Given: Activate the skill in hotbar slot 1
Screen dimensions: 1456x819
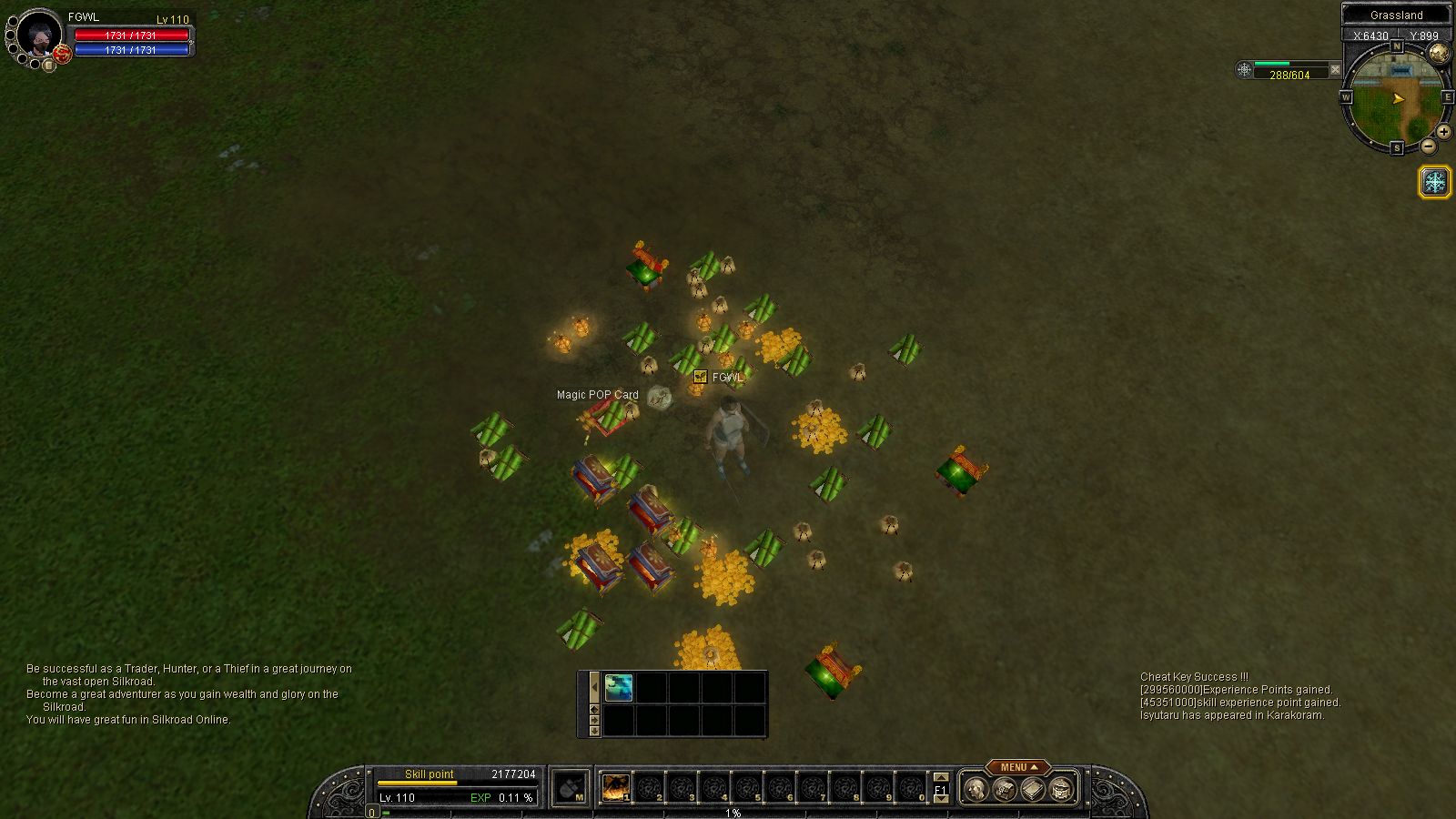Looking at the screenshot, I should click(616, 787).
